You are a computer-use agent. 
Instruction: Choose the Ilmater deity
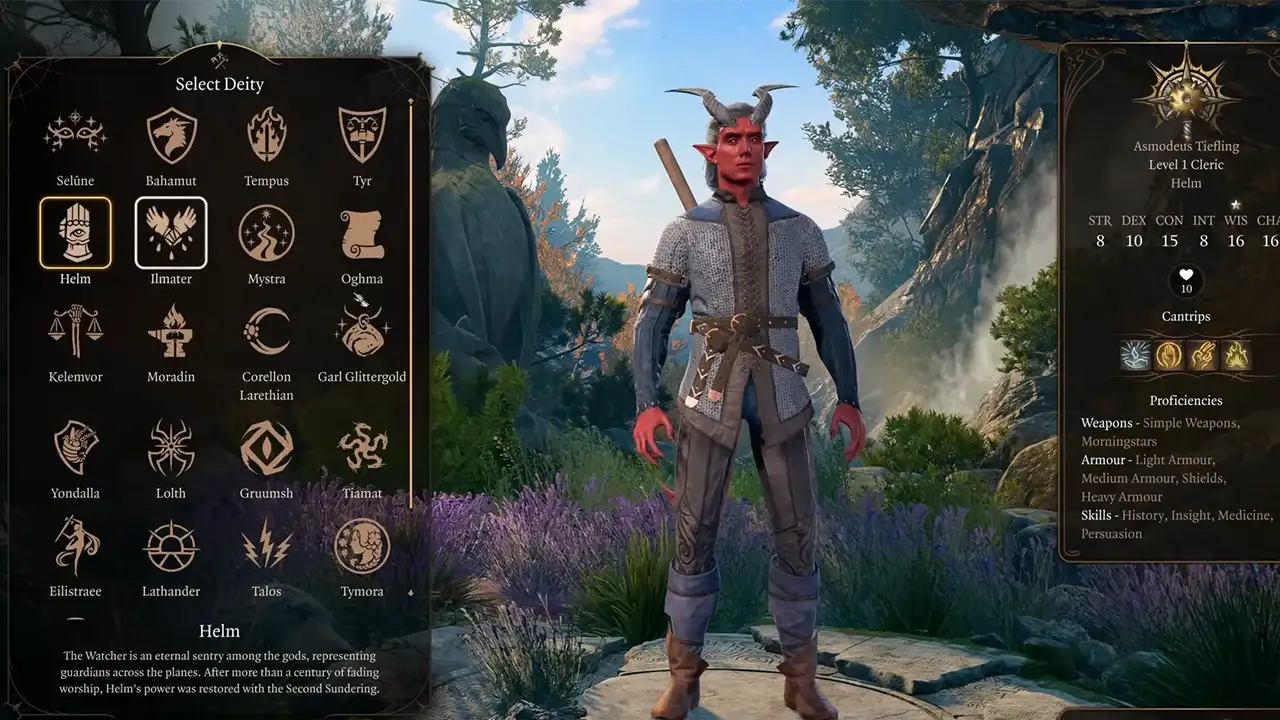tap(171, 233)
